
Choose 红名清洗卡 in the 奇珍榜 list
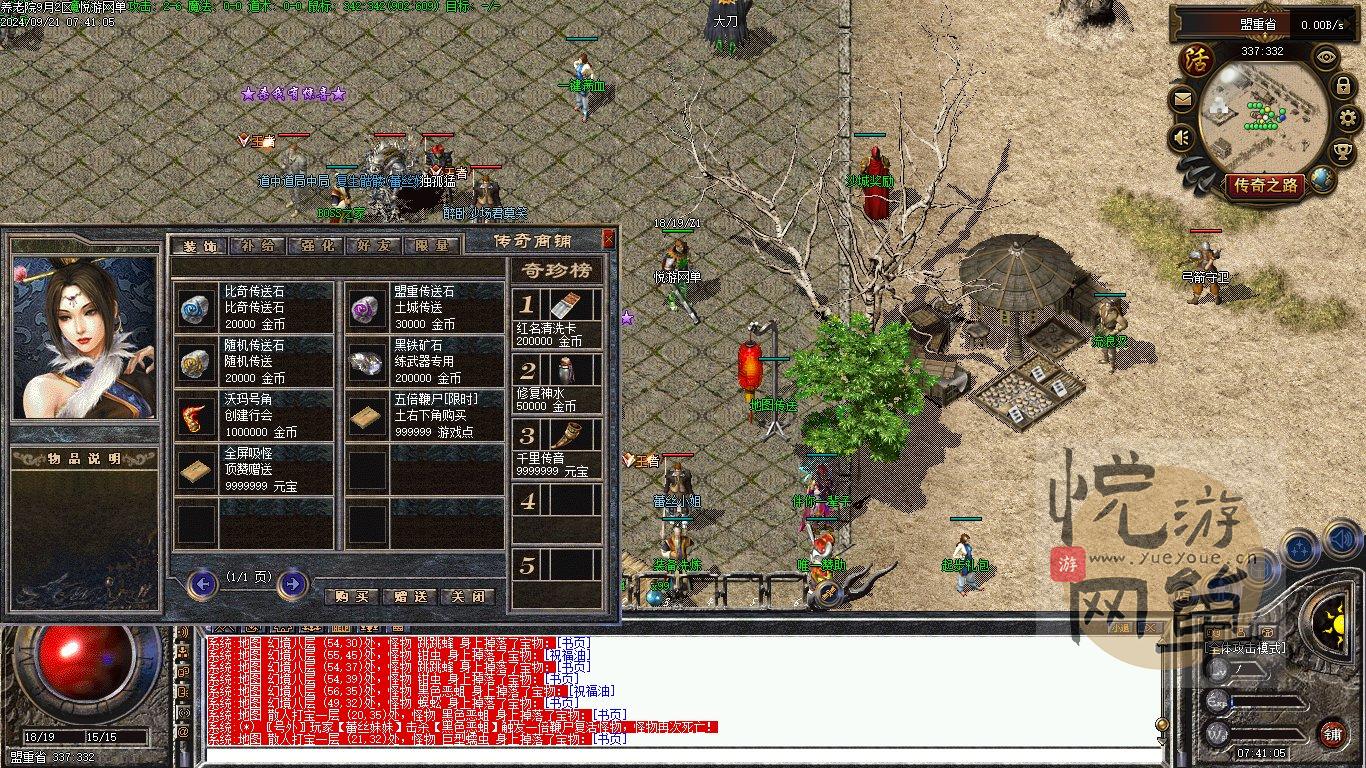(557, 318)
